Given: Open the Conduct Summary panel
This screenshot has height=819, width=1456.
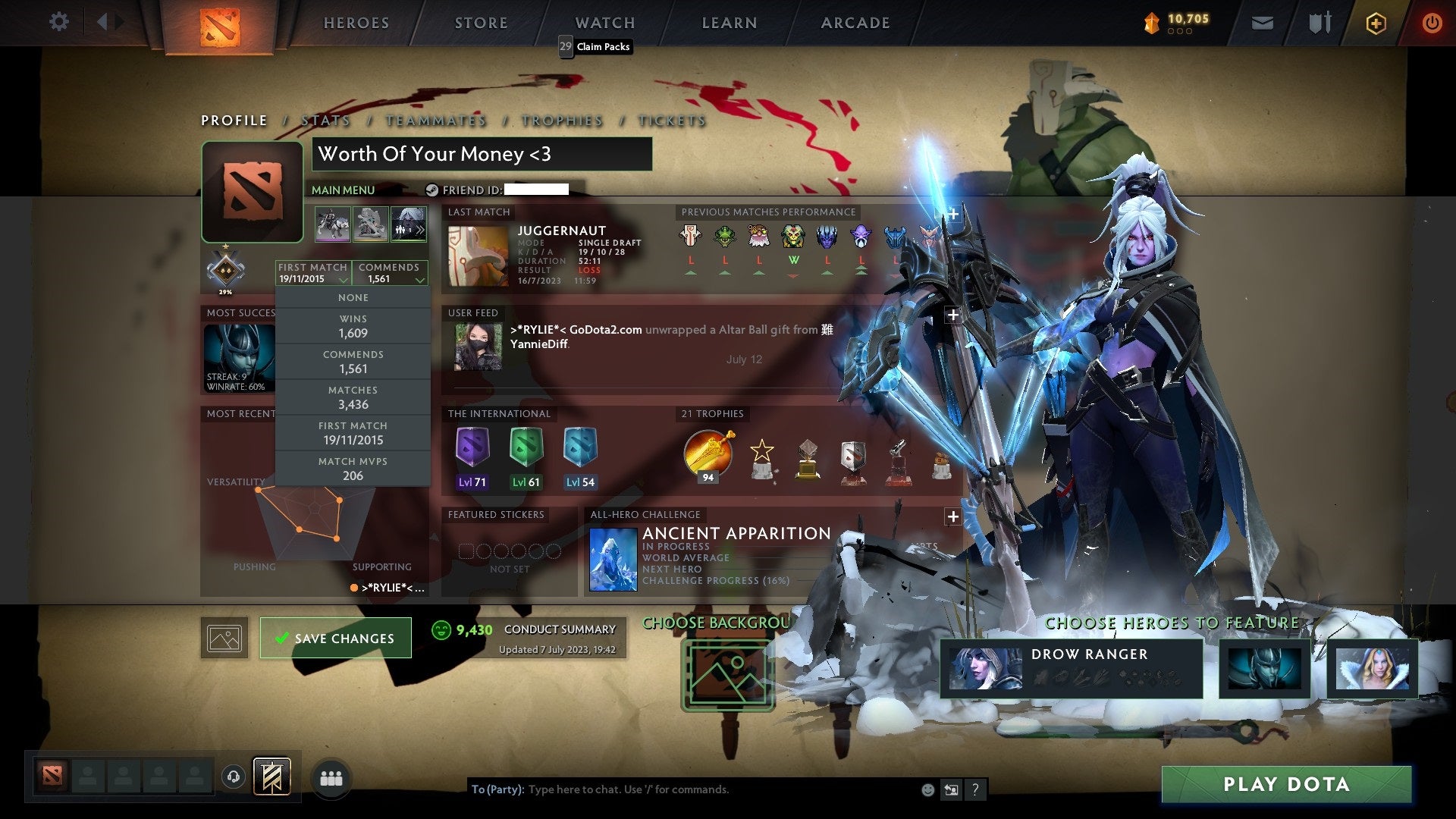Looking at the screenshot, I should 559,629.
